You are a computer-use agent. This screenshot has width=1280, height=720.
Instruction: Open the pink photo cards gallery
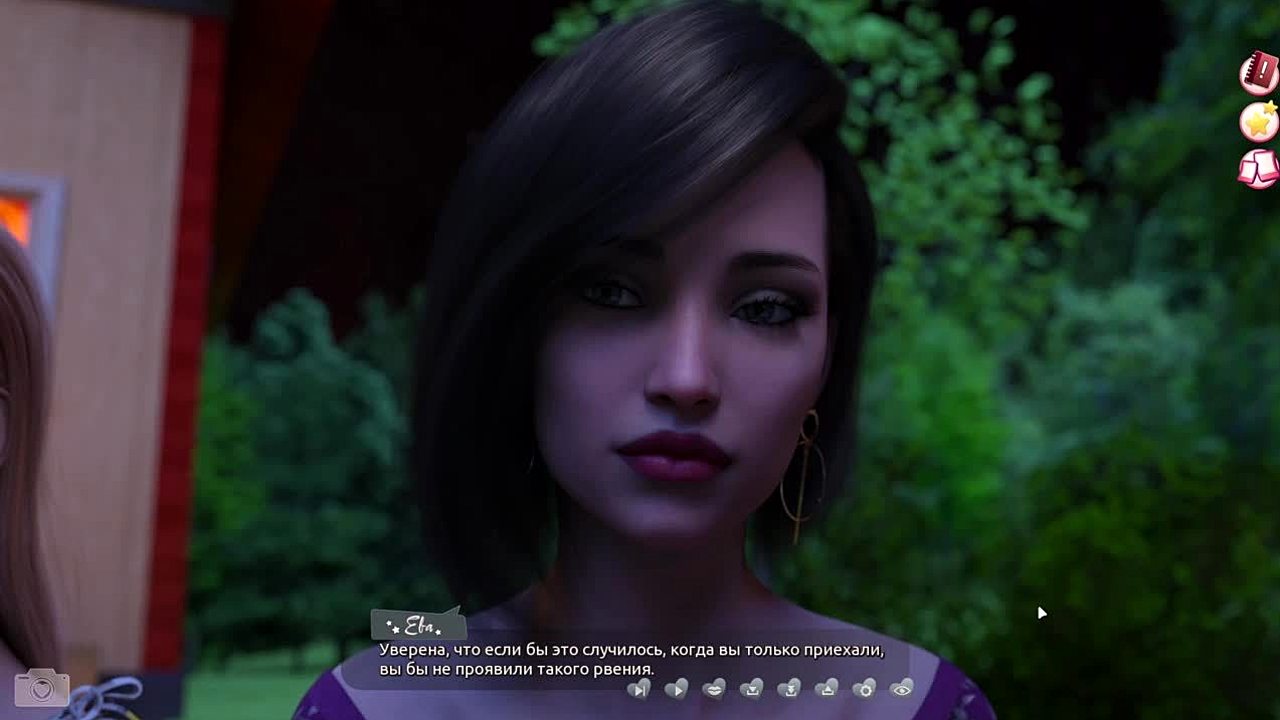point(1259,168)
